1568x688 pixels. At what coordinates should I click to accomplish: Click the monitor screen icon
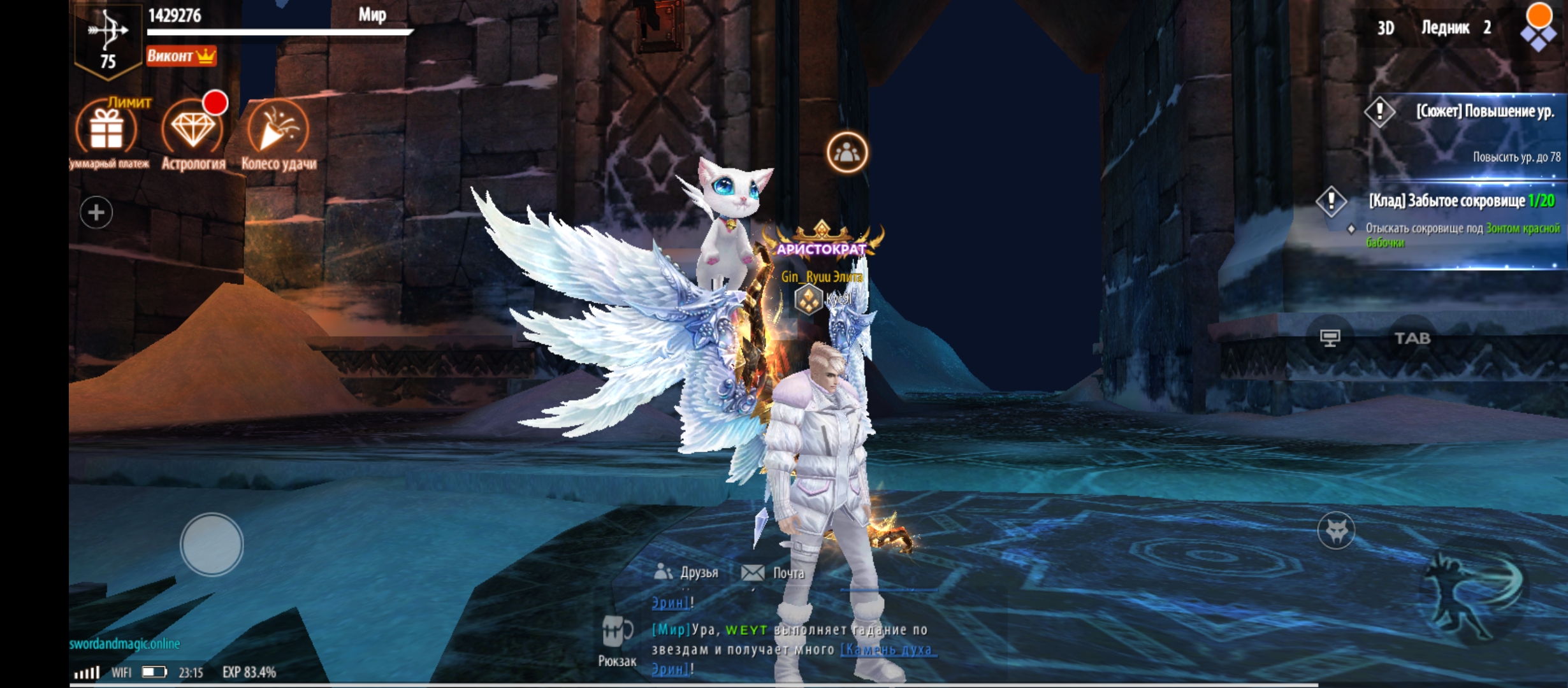[1330, 338]
